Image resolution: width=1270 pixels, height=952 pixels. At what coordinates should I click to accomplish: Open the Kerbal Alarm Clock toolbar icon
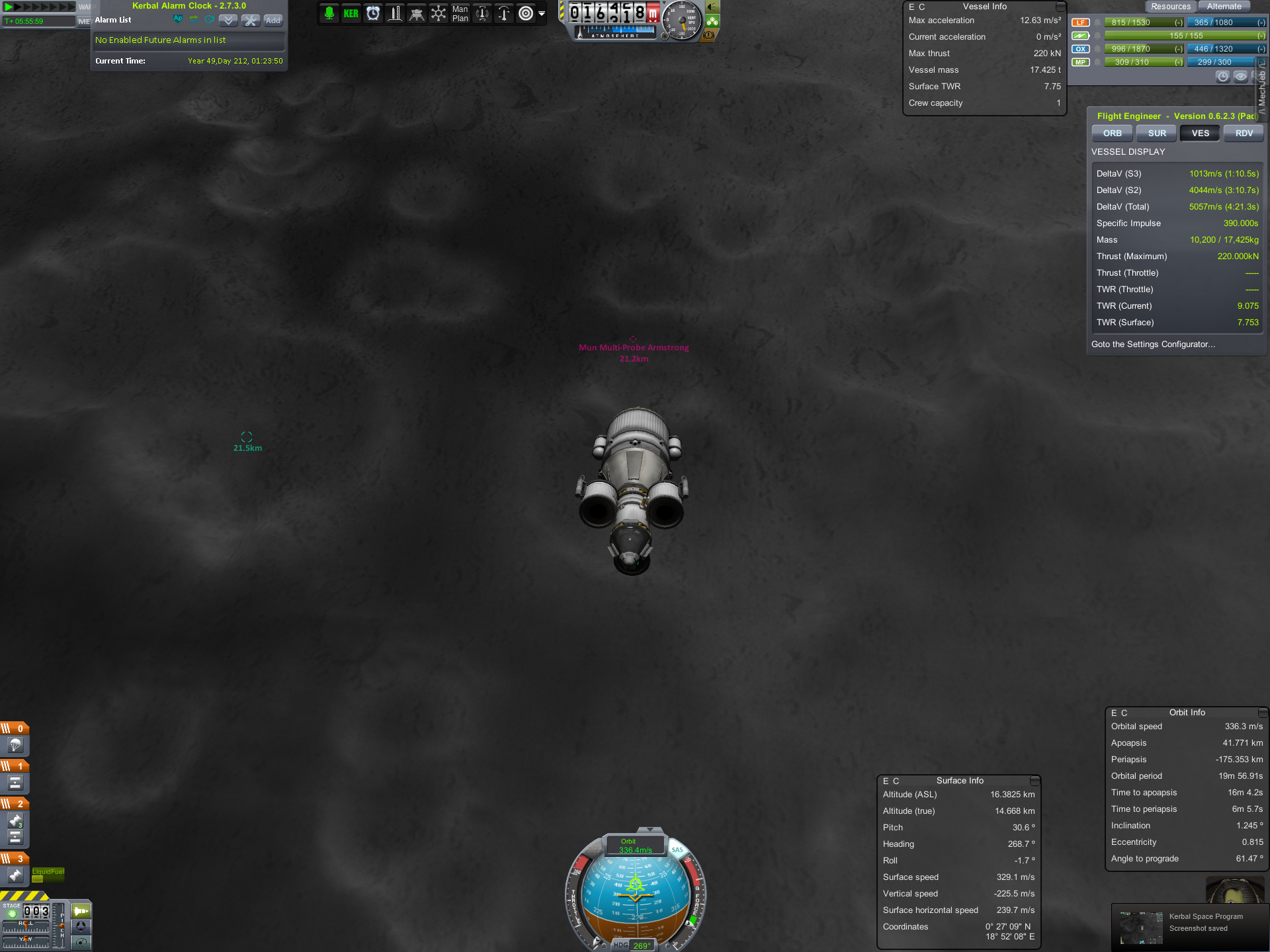tap(373, 13)
